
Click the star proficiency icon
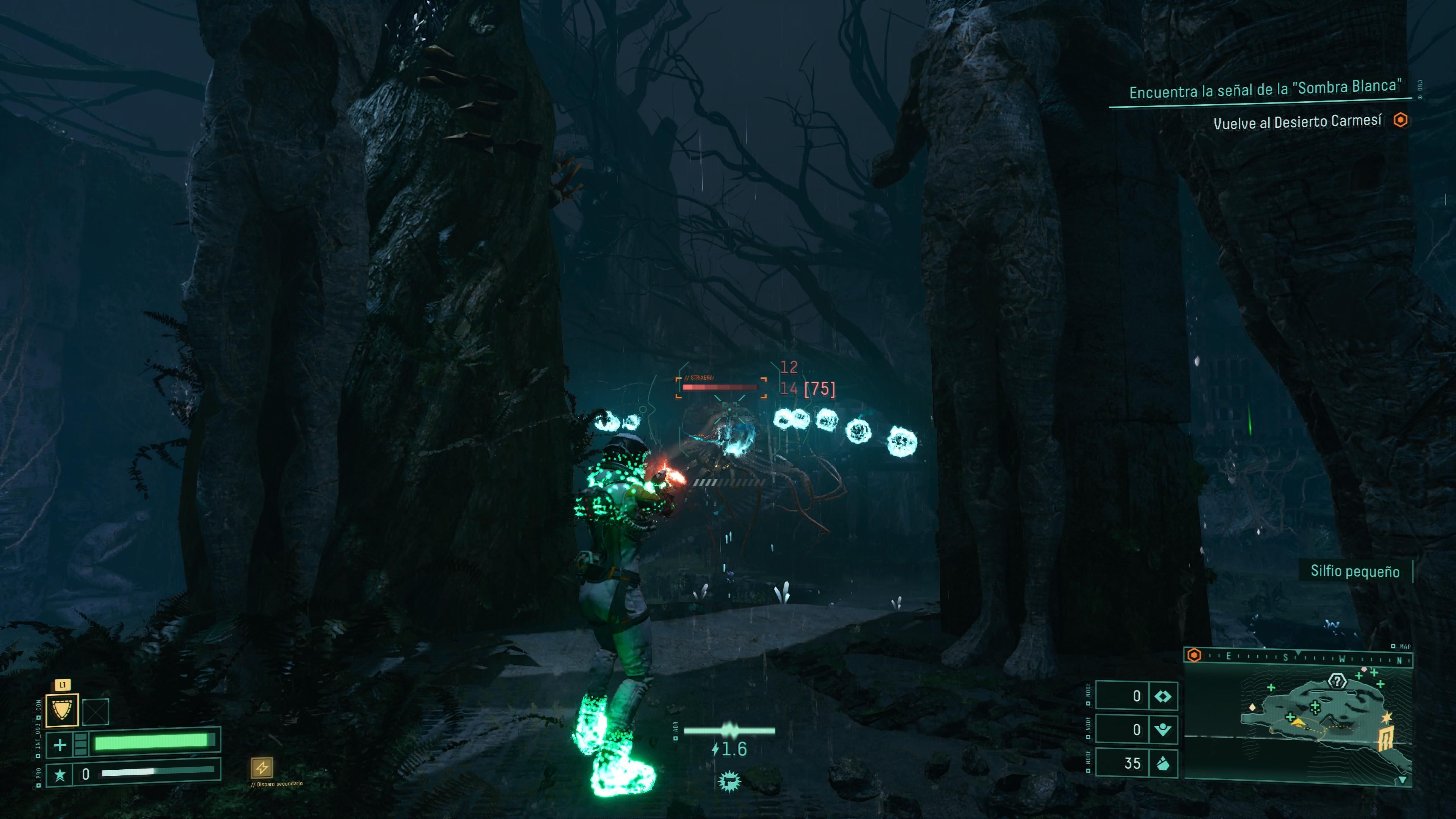[x=60, y=774]
